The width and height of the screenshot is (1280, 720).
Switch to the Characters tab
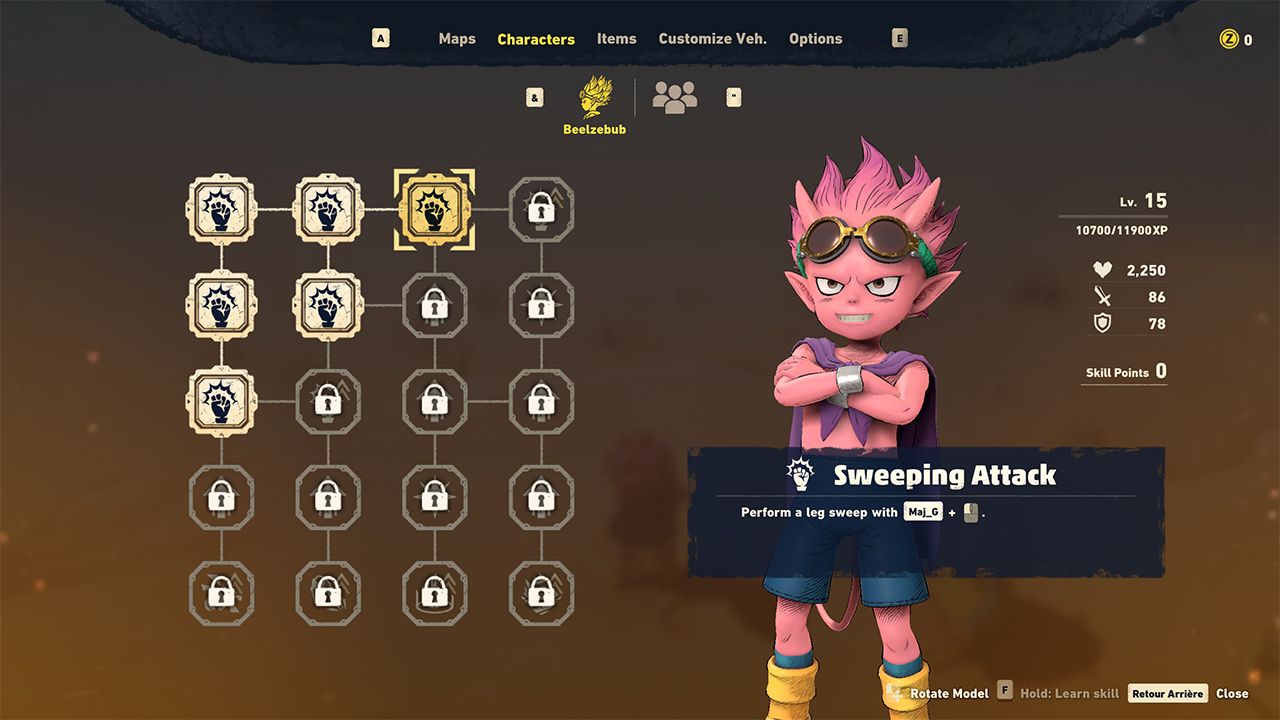[536, 39]
